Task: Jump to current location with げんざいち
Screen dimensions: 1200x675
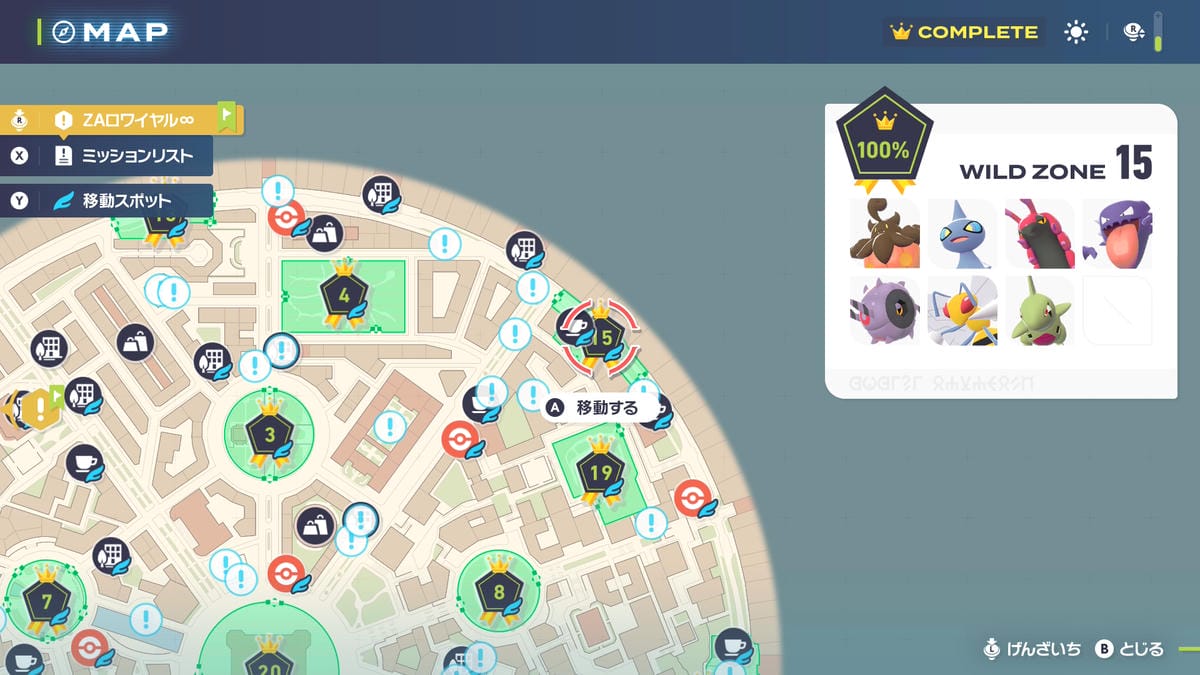Action: coord(1034,649)
